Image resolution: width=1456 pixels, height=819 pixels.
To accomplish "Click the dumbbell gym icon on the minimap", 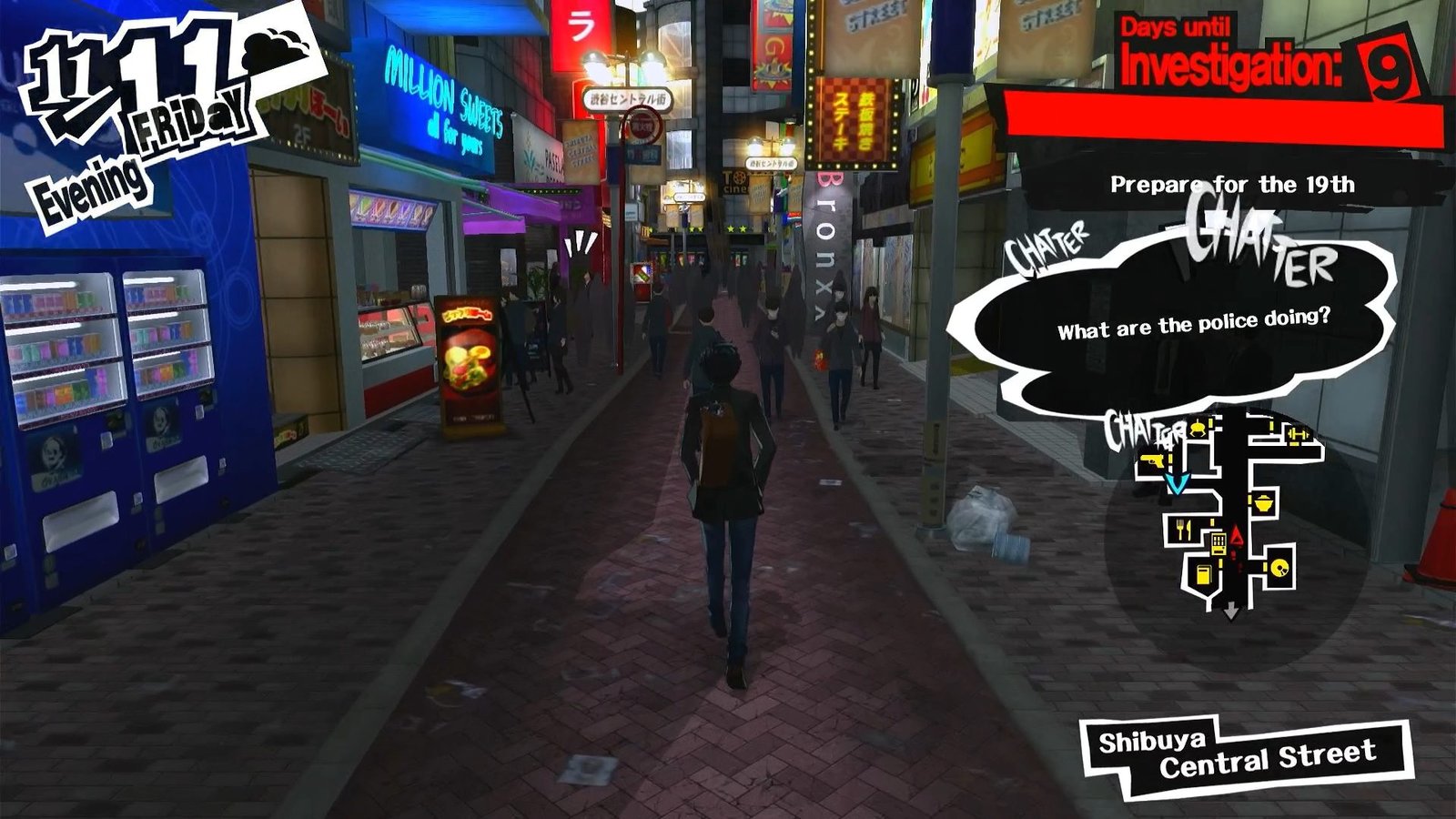I will click(x=1298, y=434).
